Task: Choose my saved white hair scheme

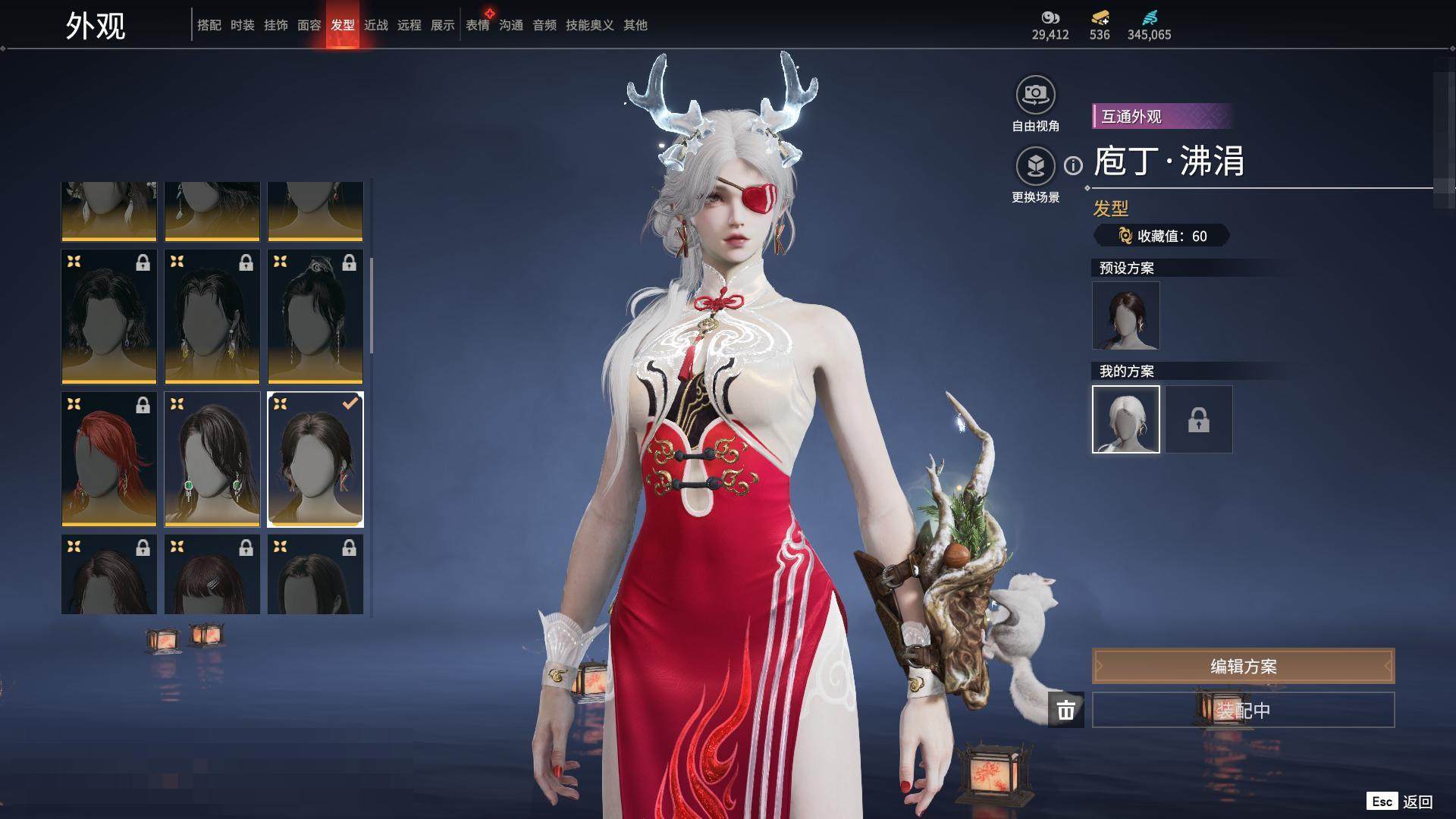Action: click(x=1125, y=419)
